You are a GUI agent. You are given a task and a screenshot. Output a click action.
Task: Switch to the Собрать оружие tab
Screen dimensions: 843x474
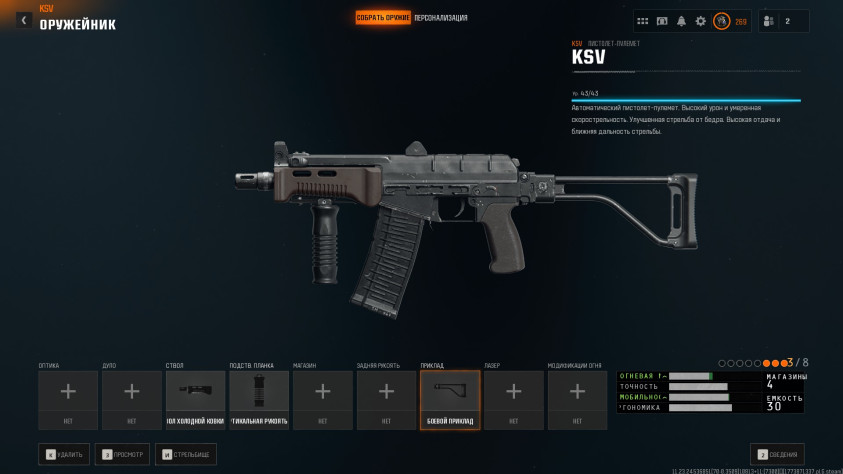coord(383,18)
